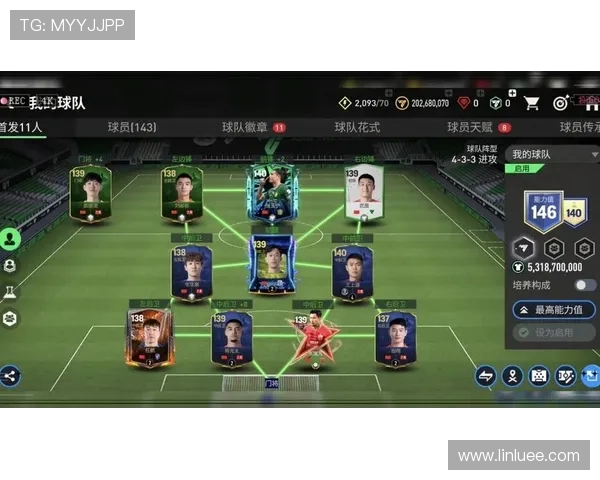Screen dimensions: 600x480
Task: Choose the 137 right back player card
Action: 396,339
